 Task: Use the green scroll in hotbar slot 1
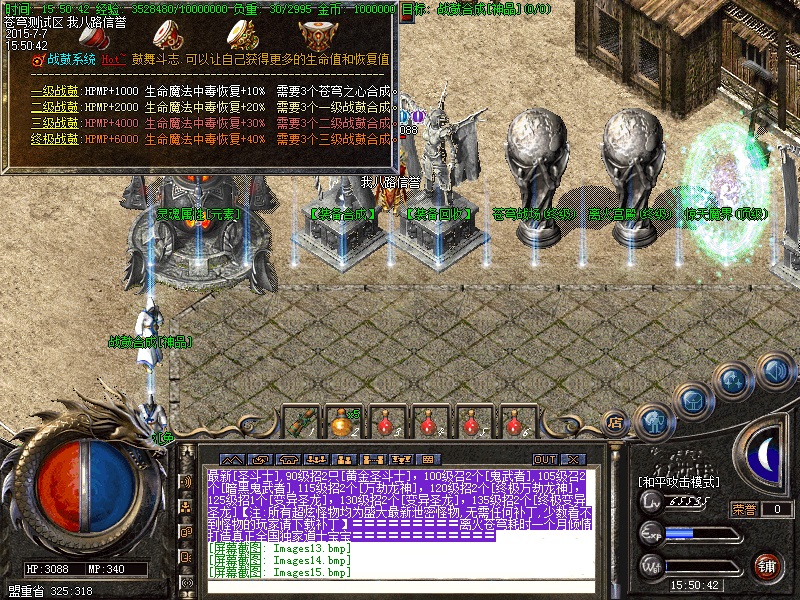coord(300,423)
